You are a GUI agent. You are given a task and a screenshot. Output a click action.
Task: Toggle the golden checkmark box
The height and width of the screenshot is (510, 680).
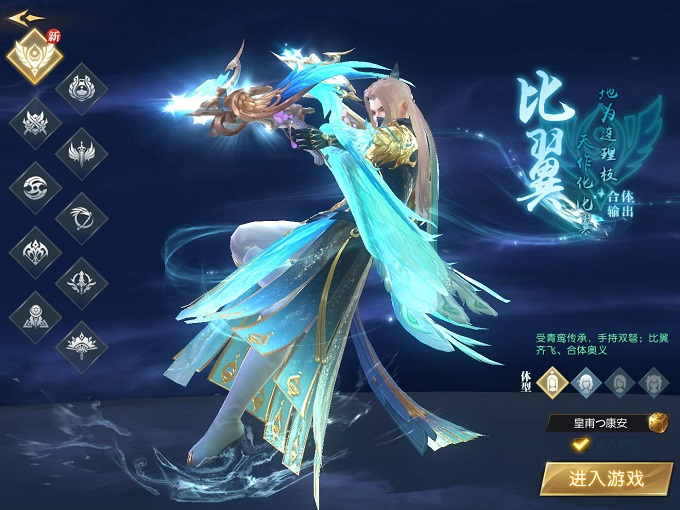579,444
